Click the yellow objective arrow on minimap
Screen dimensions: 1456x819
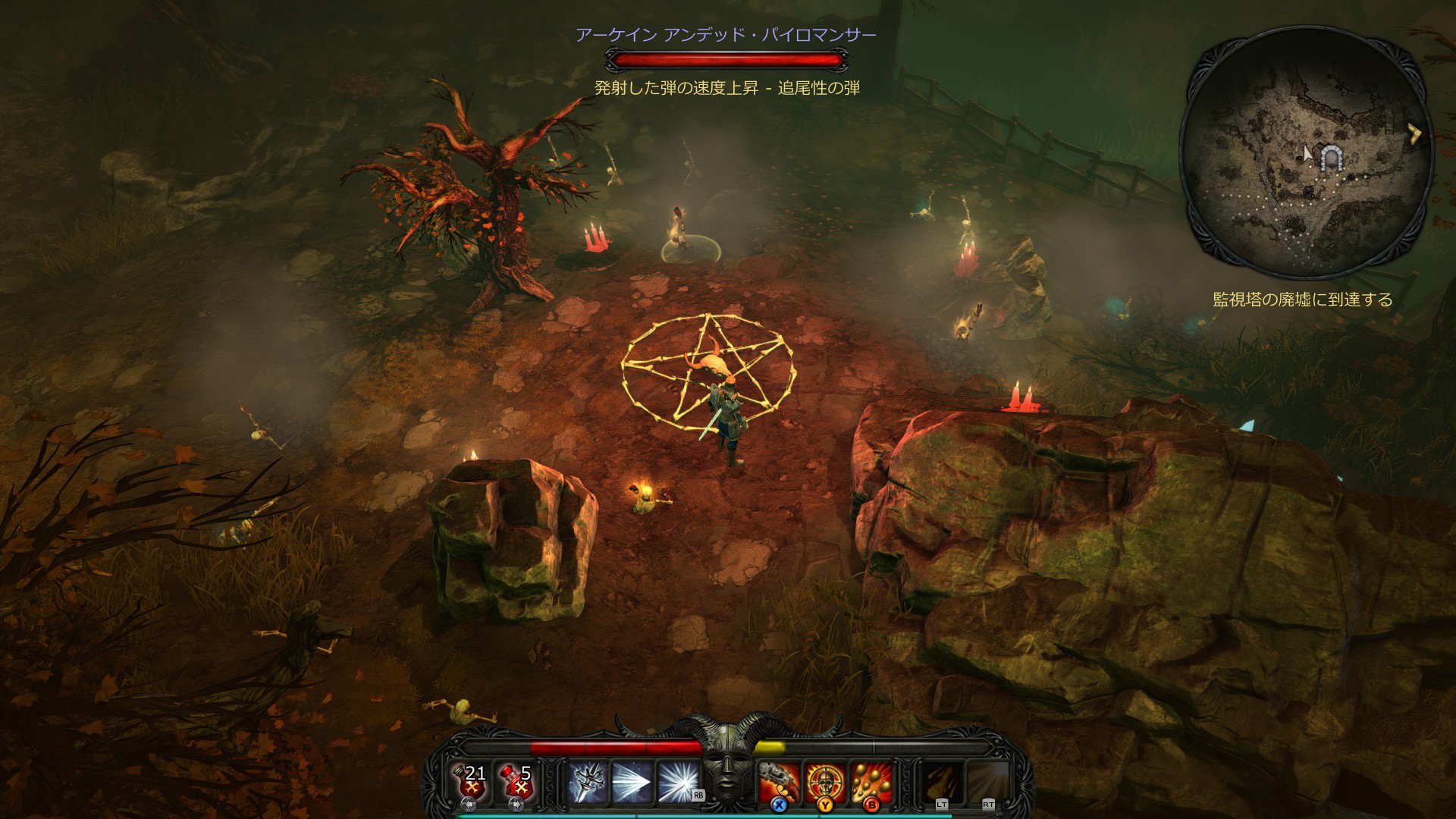pyautogui.click(x=1414, y=134)
